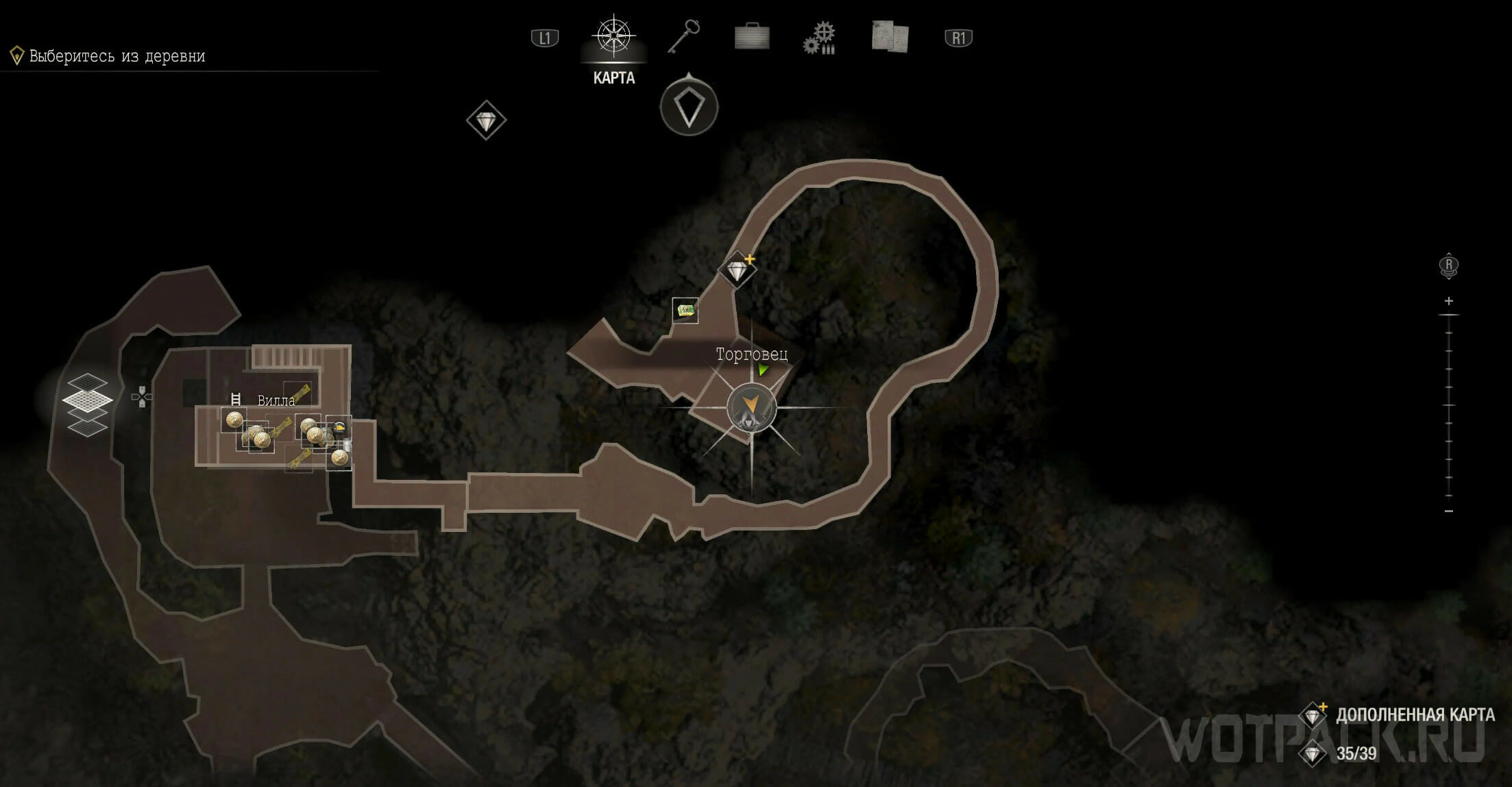Click the treasure diamond marker with plus
This screenshot has height=787, width=1512.
pos(737,270)
